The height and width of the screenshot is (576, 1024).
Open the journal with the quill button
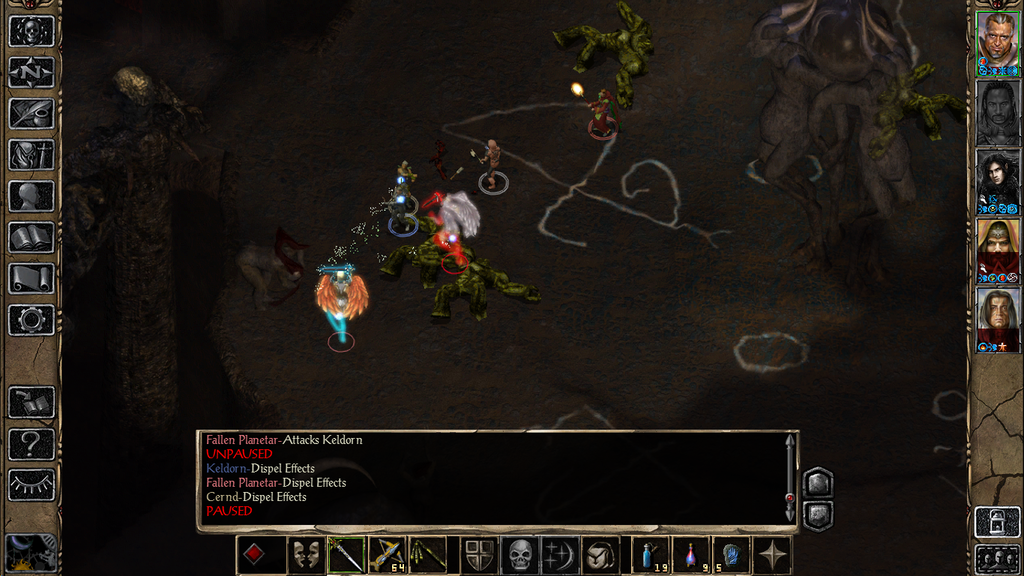[31, 113]
